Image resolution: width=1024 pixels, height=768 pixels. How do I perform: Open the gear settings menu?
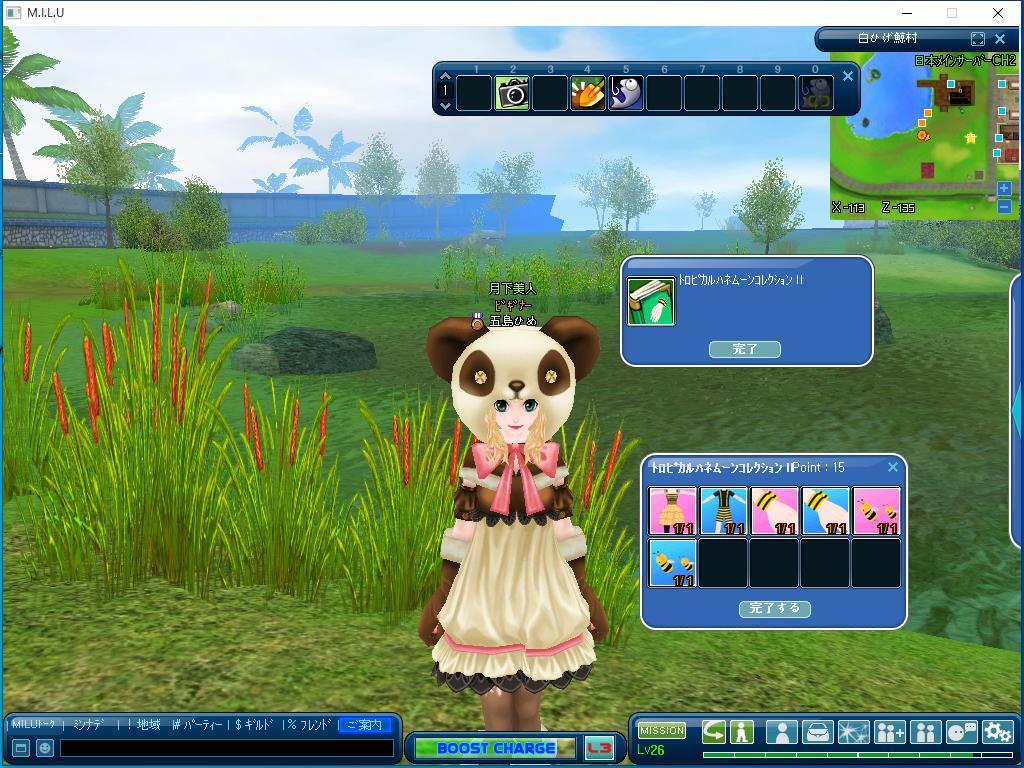tap(997, 732)
